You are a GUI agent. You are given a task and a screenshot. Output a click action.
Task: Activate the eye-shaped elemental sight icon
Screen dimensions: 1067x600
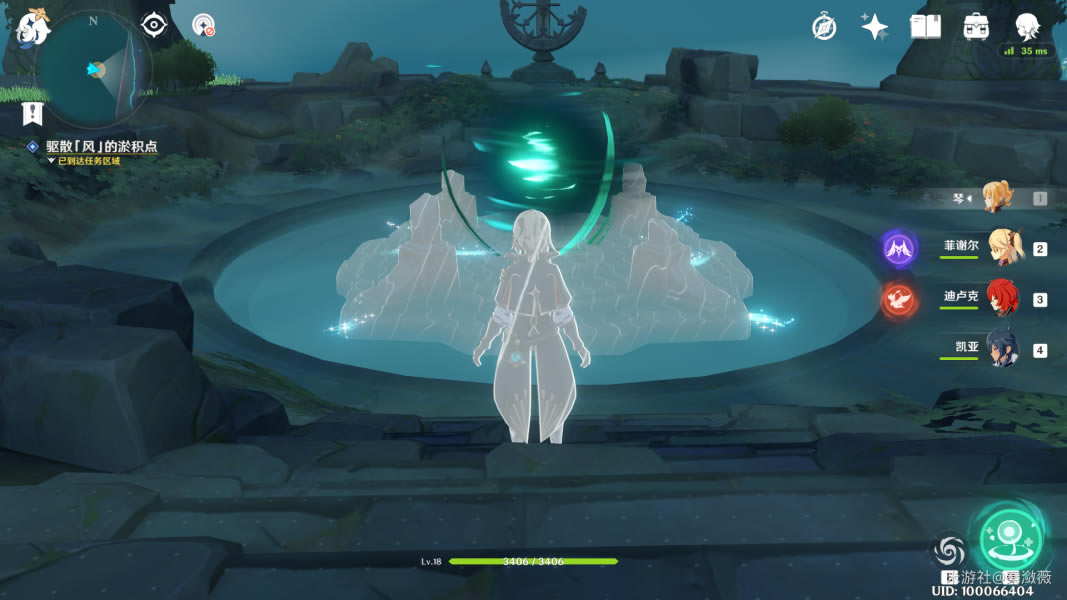[153, 24]
